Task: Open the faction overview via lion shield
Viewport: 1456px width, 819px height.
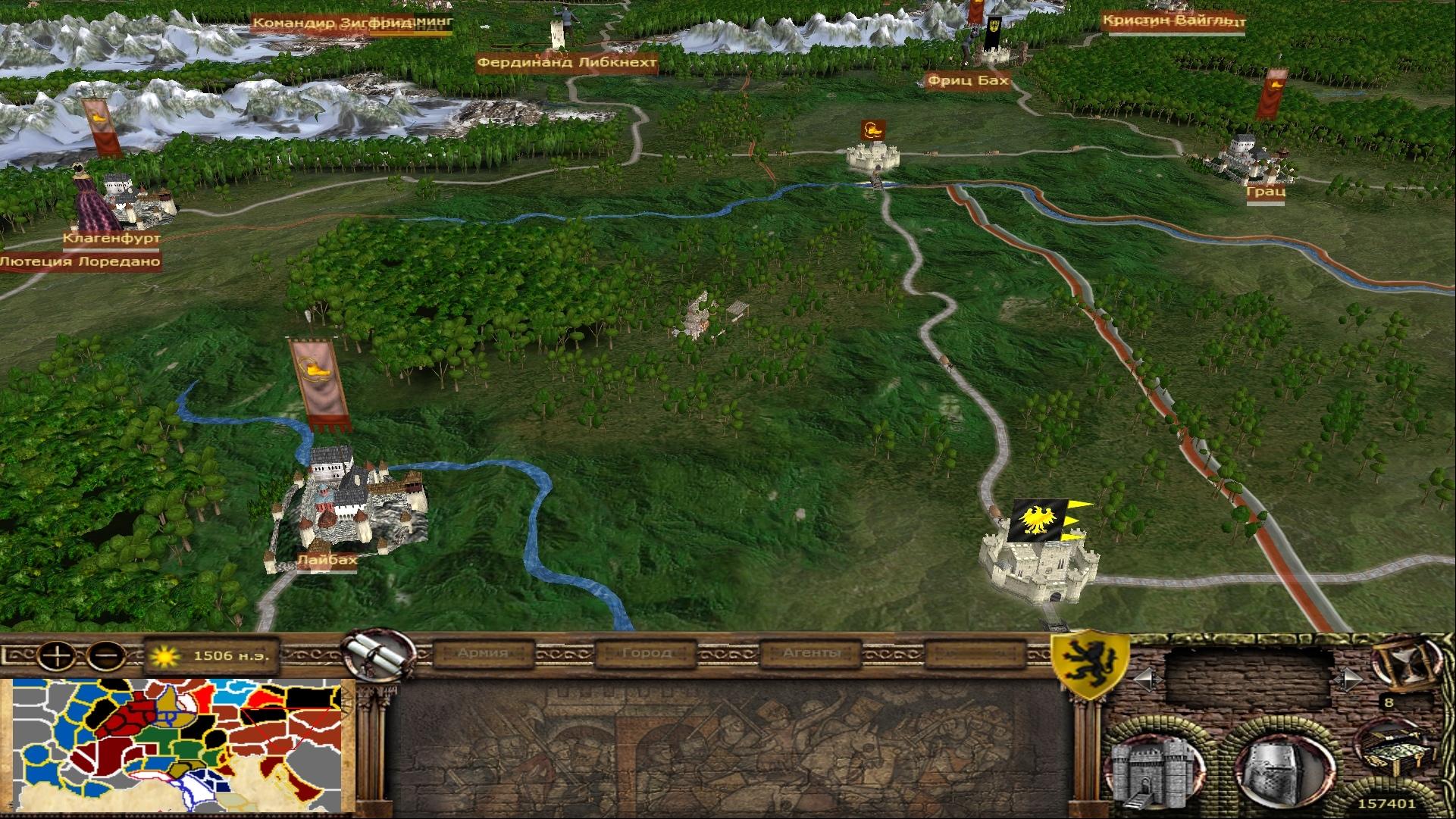Action: click(x=1088, y=664)
